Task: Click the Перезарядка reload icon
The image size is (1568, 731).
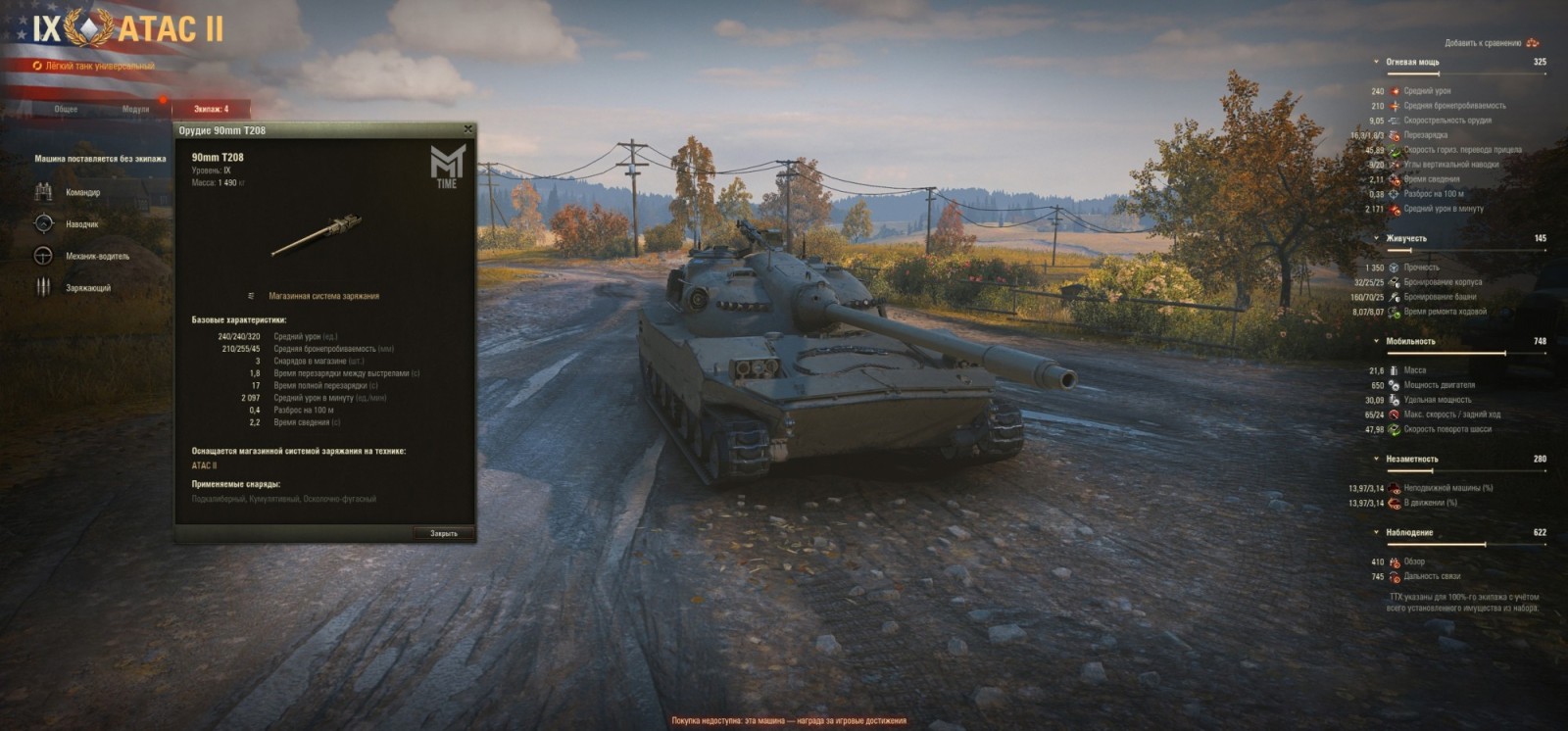Action: (x=1395, y=138)
